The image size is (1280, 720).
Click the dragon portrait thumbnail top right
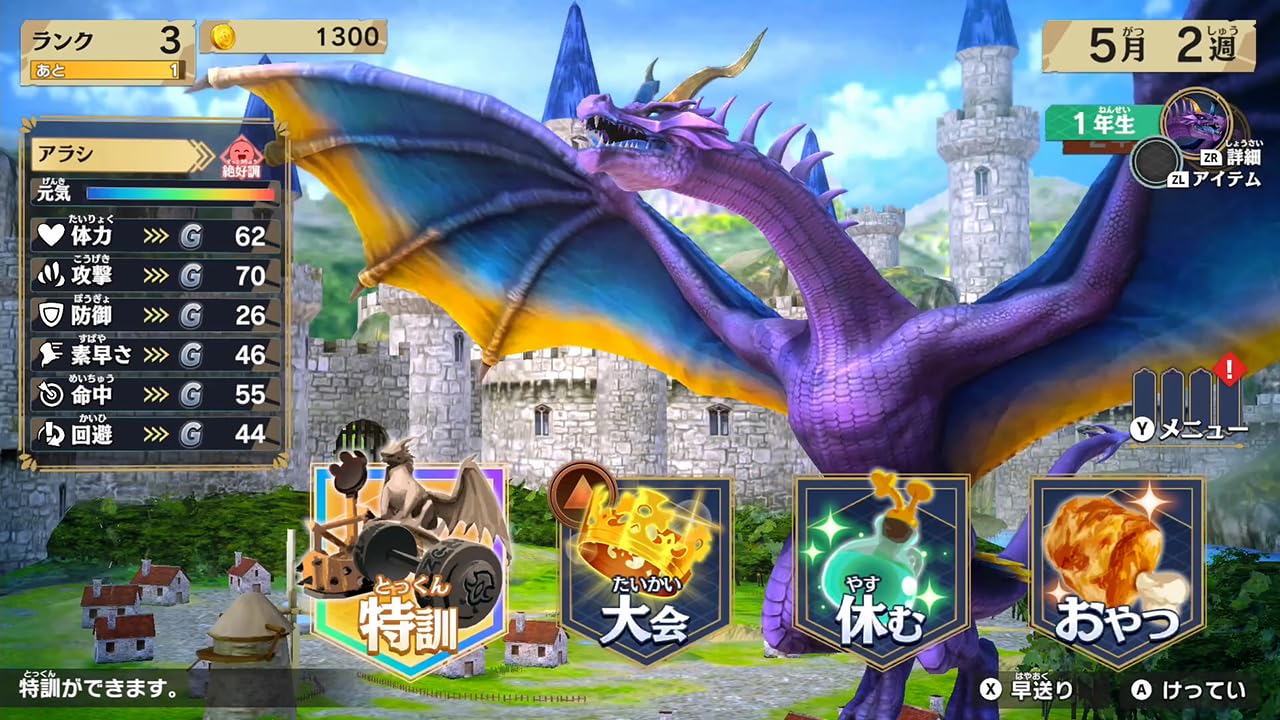1196,124
